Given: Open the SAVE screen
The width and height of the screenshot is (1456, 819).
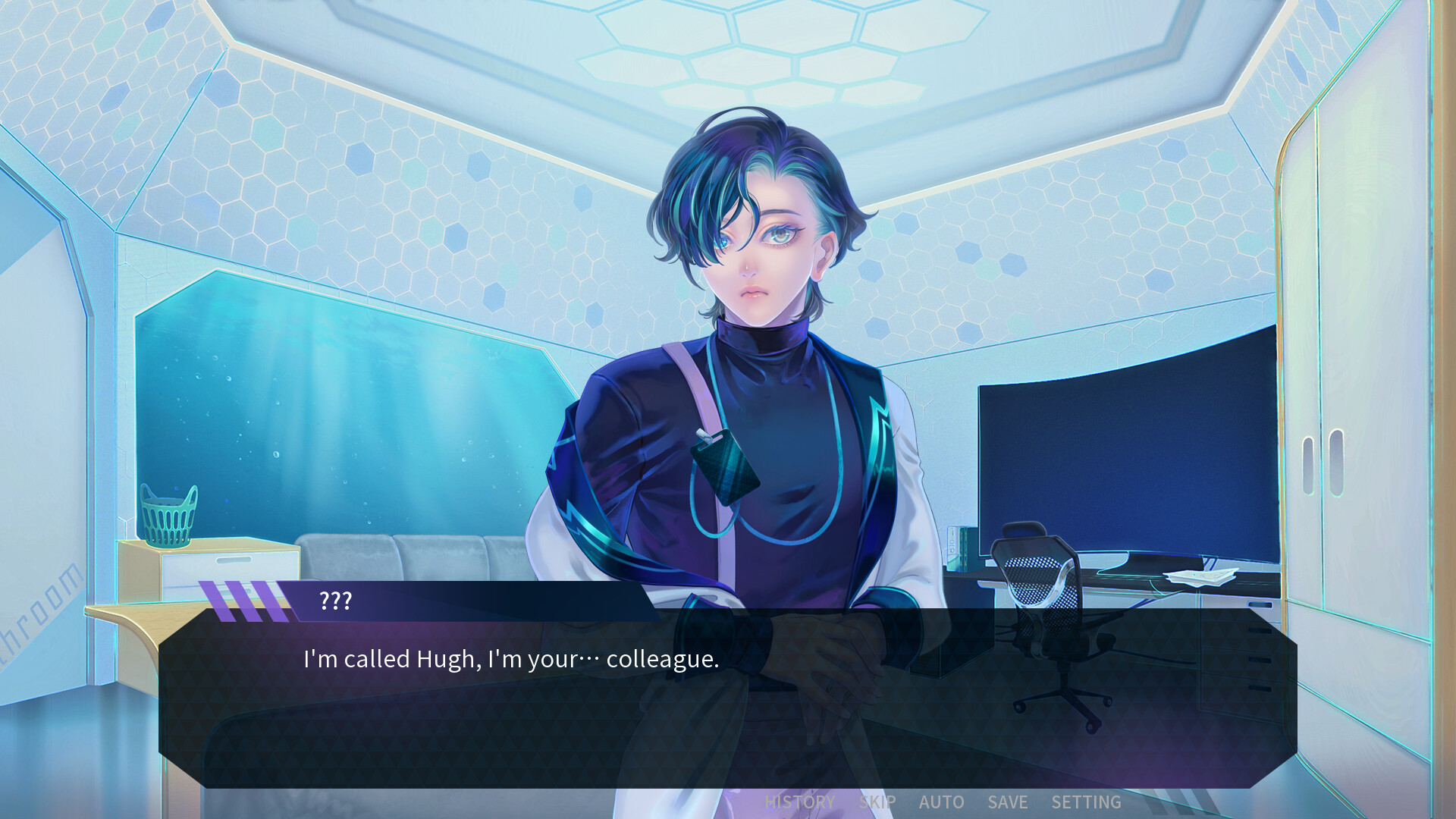Looking at the screenshot, I should click(x=1008, y=802).
